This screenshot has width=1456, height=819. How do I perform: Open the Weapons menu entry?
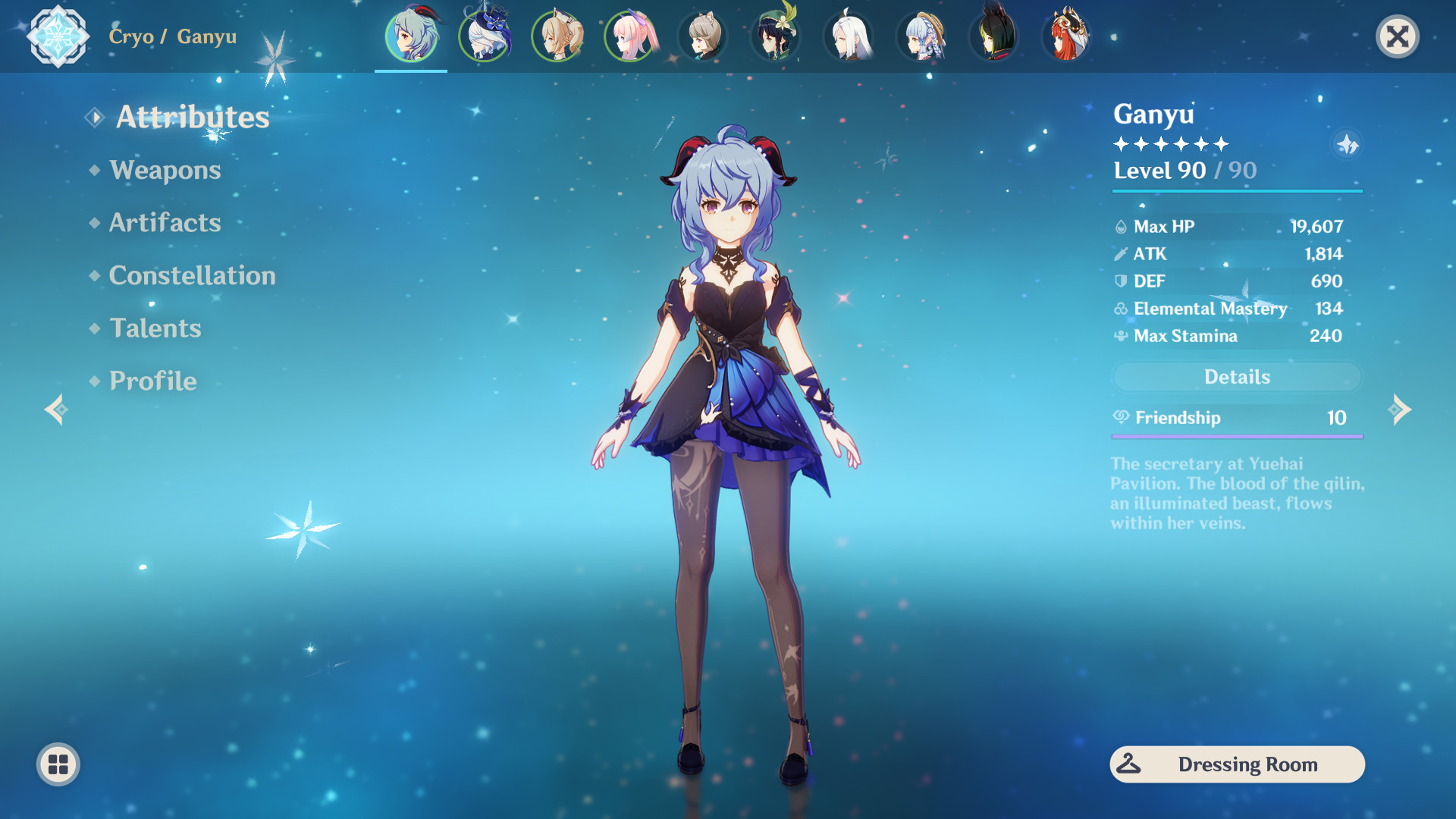pyautogui.click(x=165, y=170)
